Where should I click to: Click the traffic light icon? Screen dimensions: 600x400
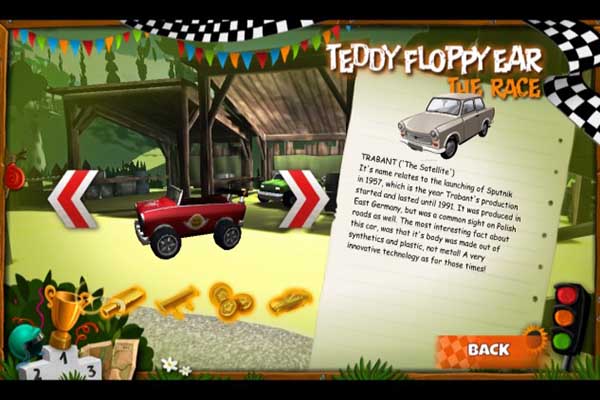point(570,320)
